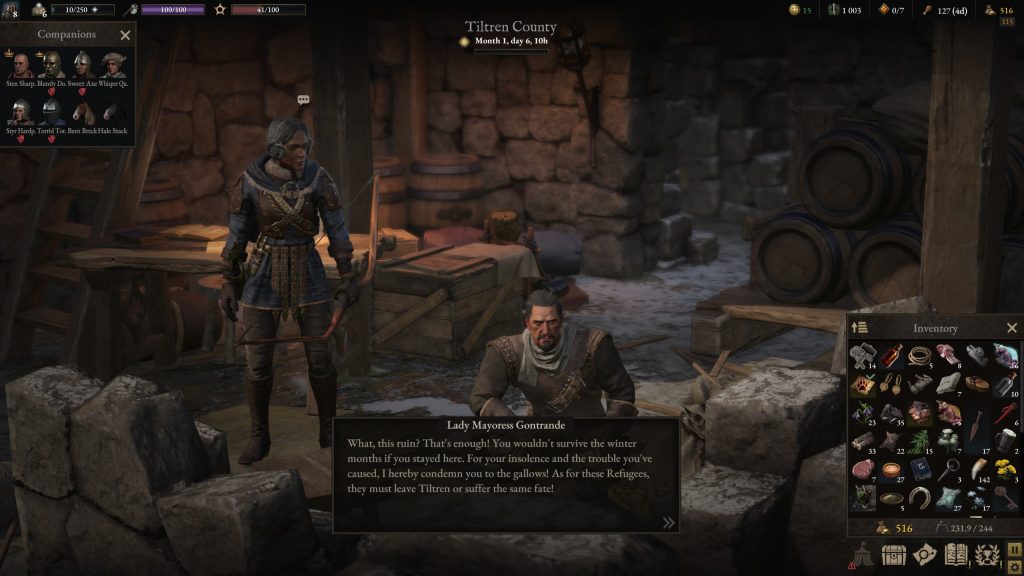
Task: Select the horseshoe item in the inventory
Action: tap(922, 496)
